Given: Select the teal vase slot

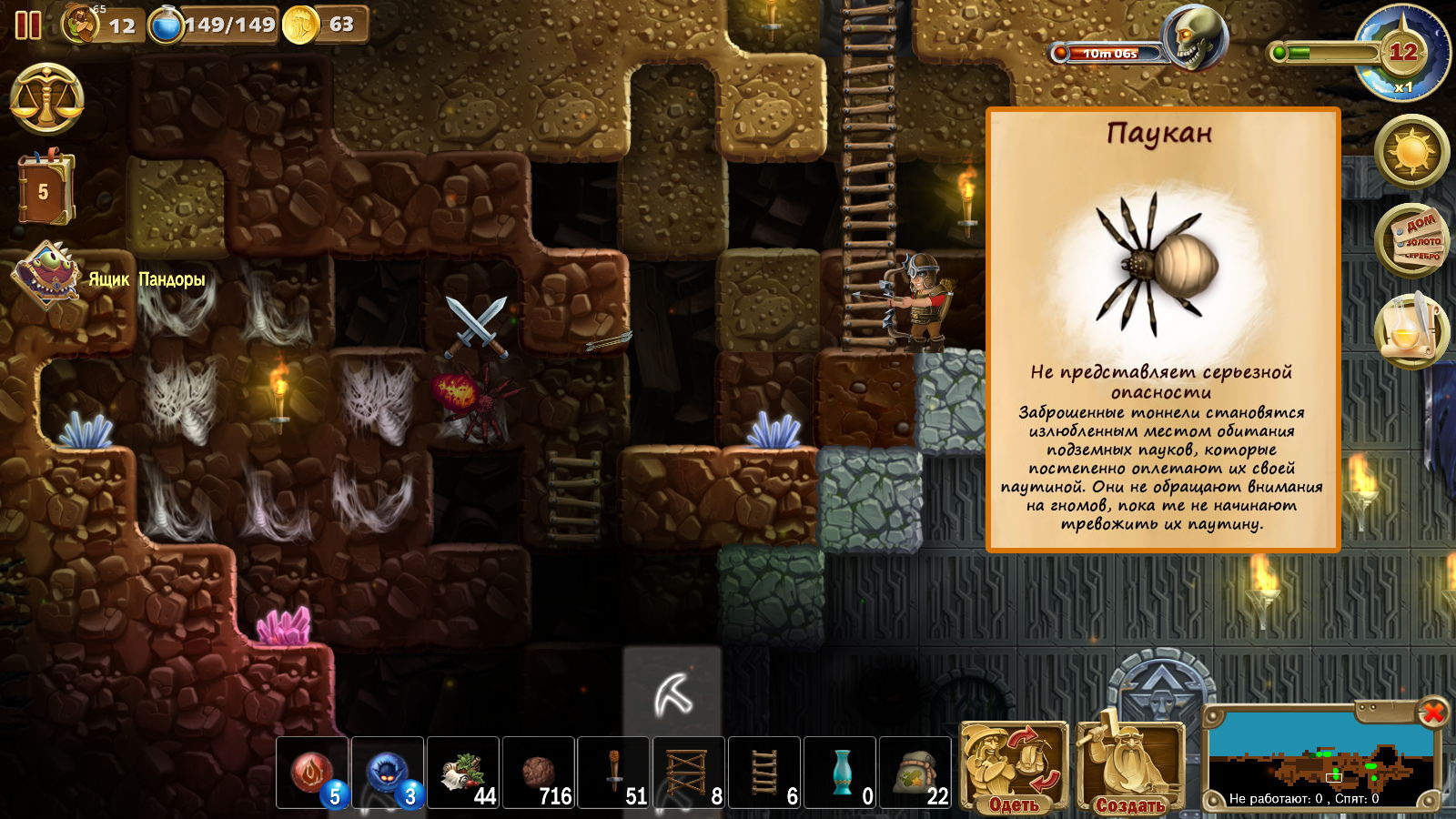Looking at the screenshot, I should 840,773.
